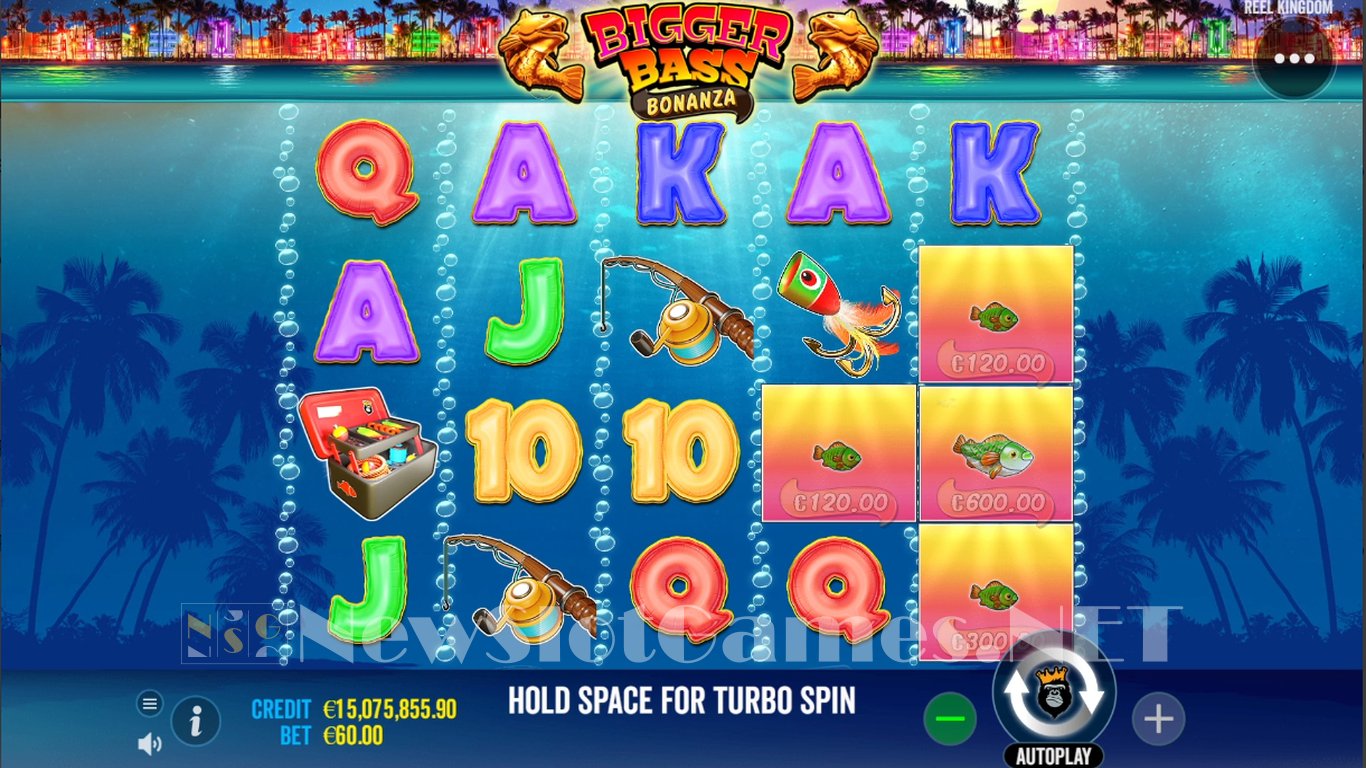
Task: Increase the bet with the plus button
Action: click(x=1158, y=718)
